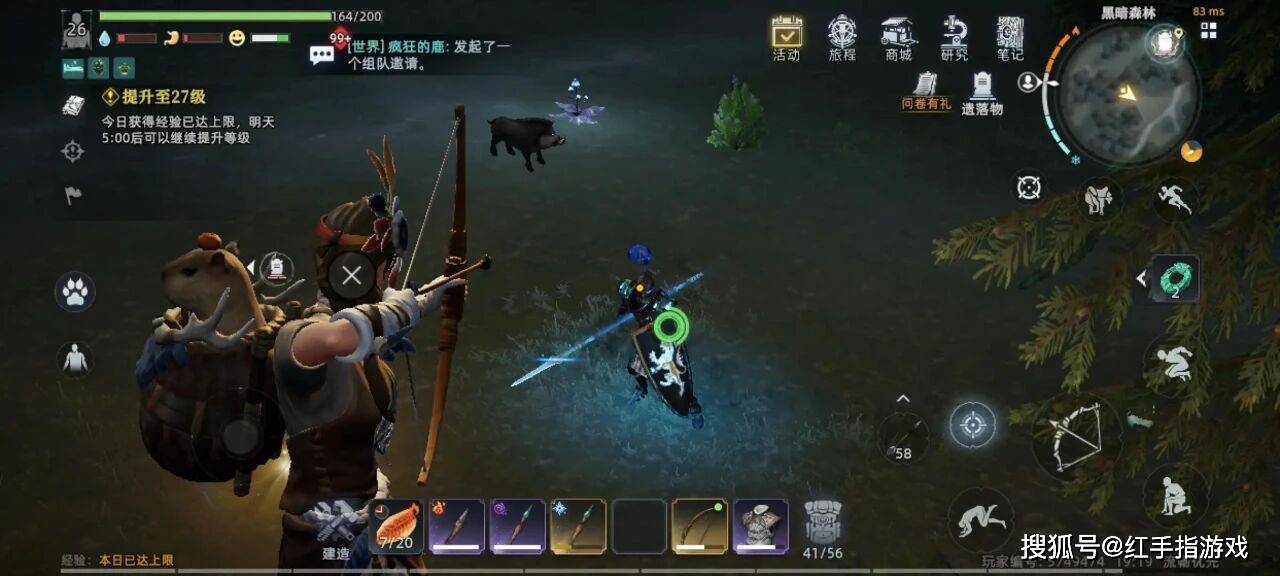Open the 活动 events menu
Viewport: 1280px width, 576px height.
786,36
